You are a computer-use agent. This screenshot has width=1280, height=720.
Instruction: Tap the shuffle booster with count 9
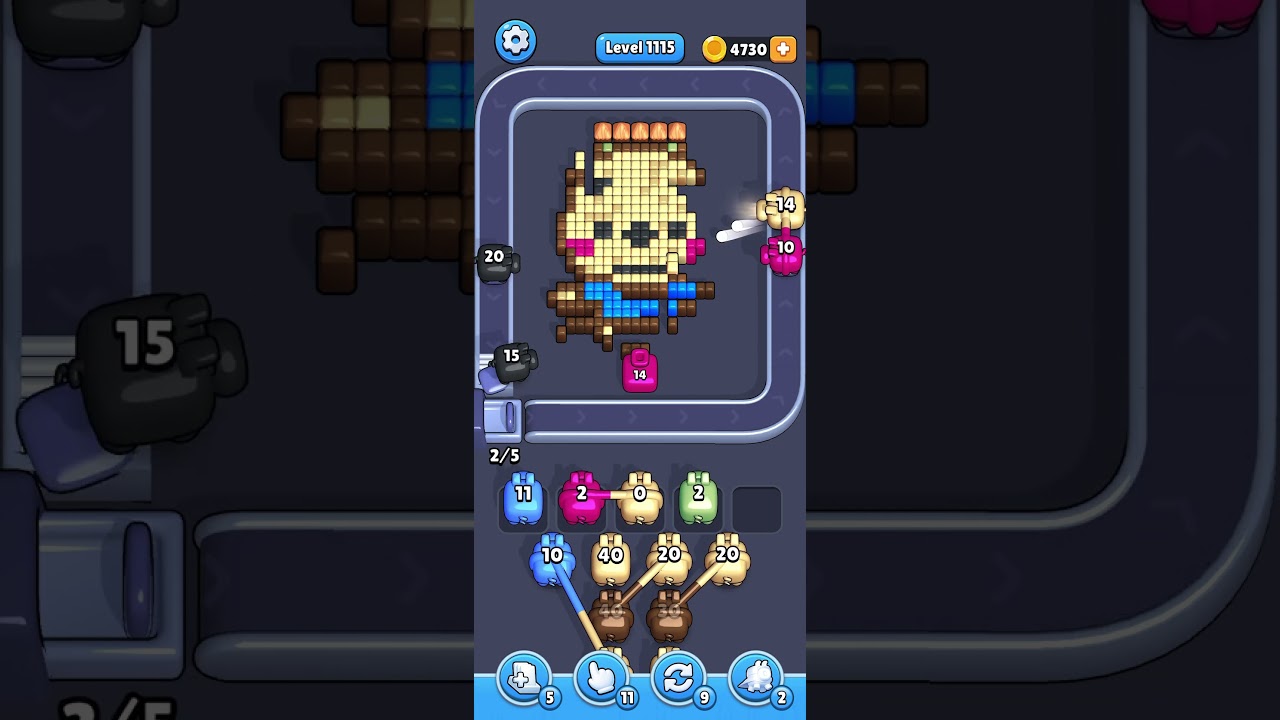click(x=678, y=678)
